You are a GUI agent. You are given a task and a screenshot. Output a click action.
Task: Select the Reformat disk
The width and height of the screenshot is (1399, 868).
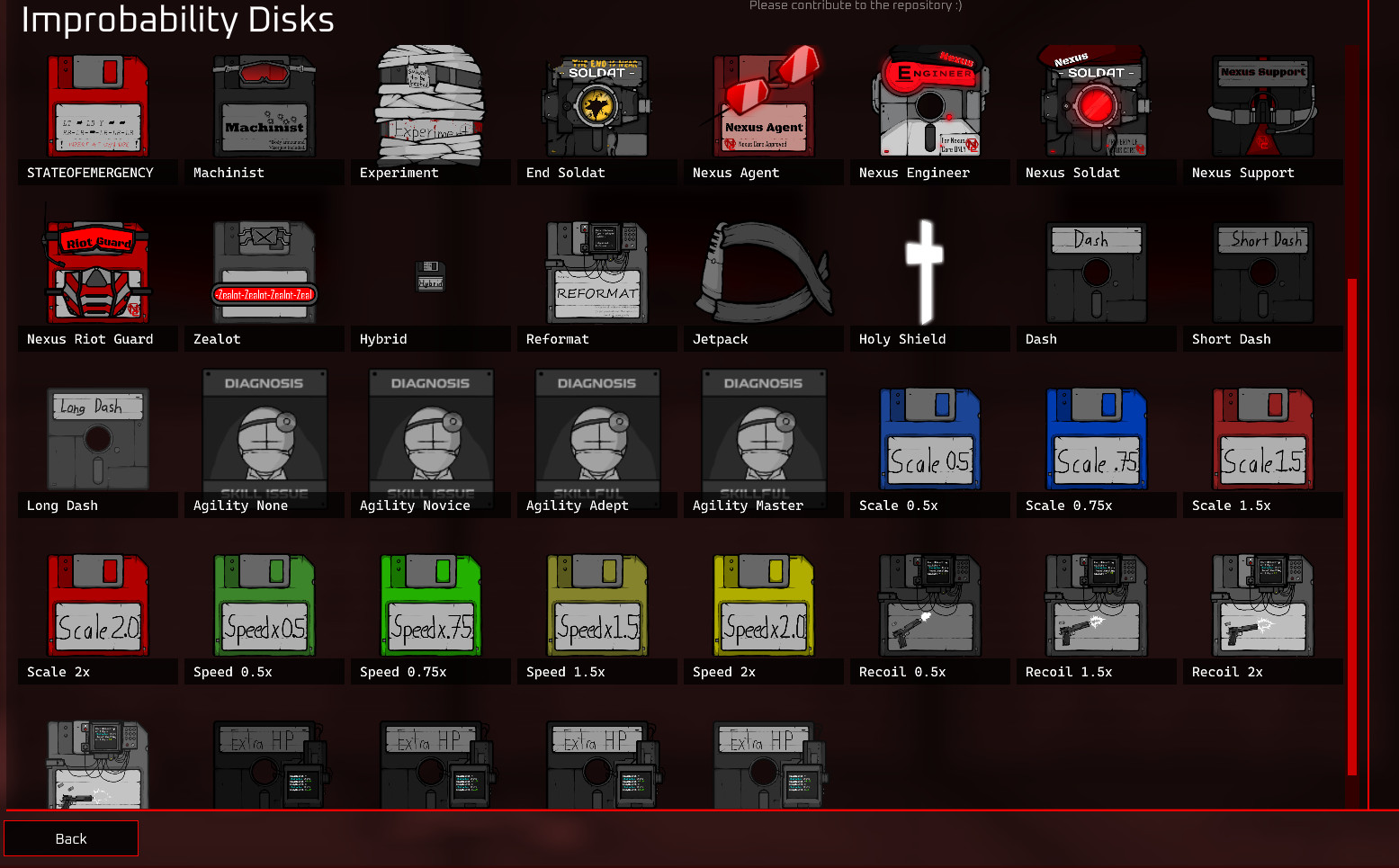(x=596, y=270)
